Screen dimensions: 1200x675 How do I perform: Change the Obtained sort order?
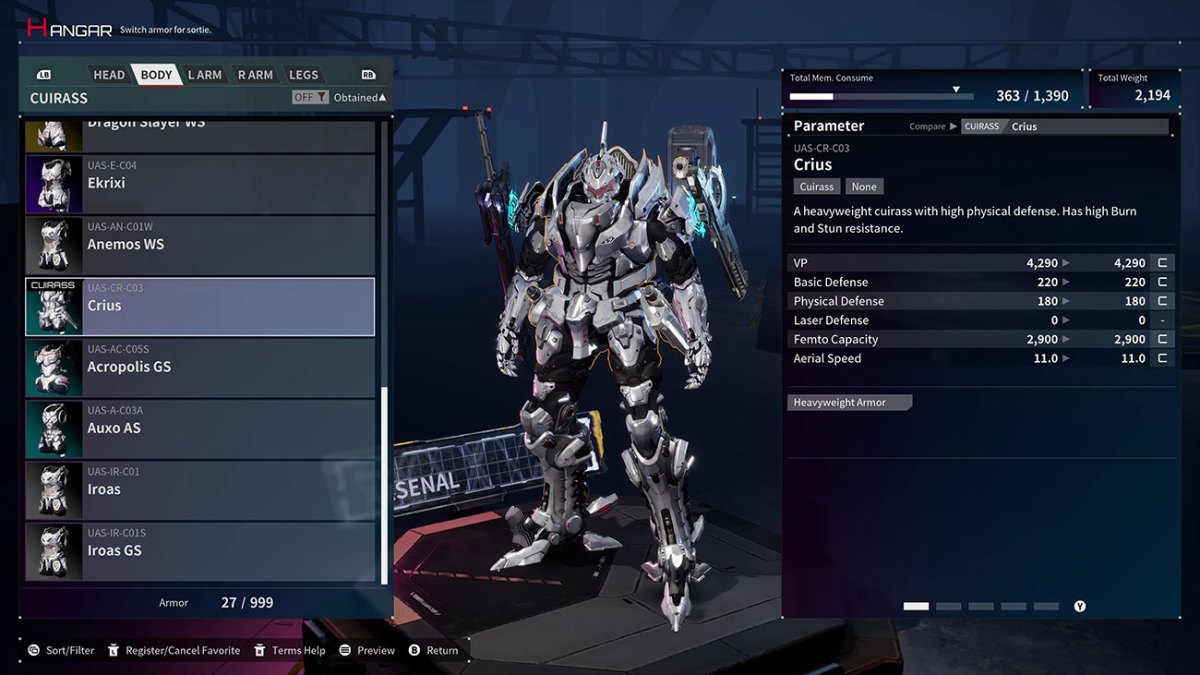[359, 97]
